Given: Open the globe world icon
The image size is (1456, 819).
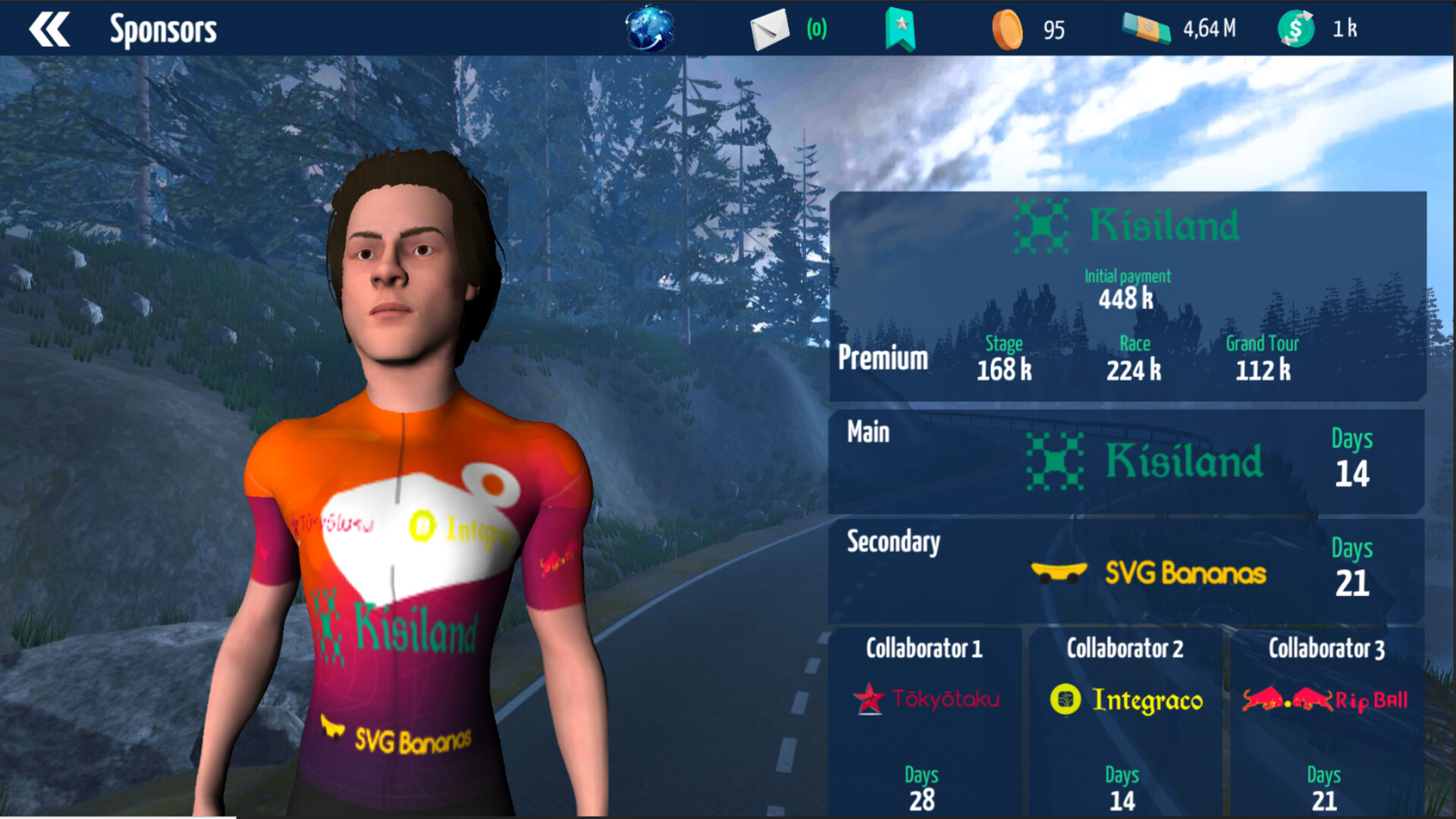Looking at the screenshot, I should 649,30.
